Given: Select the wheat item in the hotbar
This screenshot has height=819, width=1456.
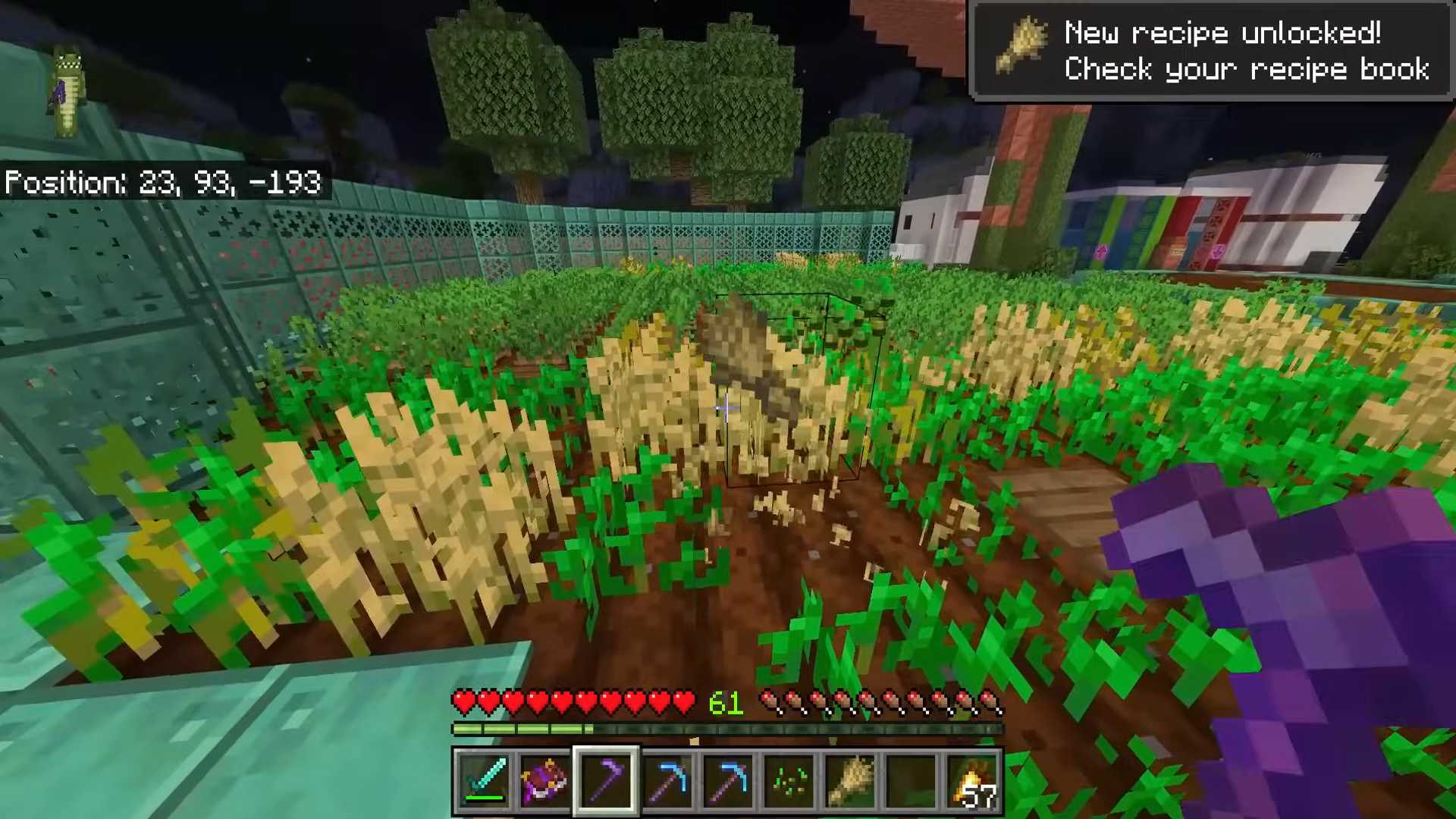Looking at the screenshot, I should click(x=850, y=780).
